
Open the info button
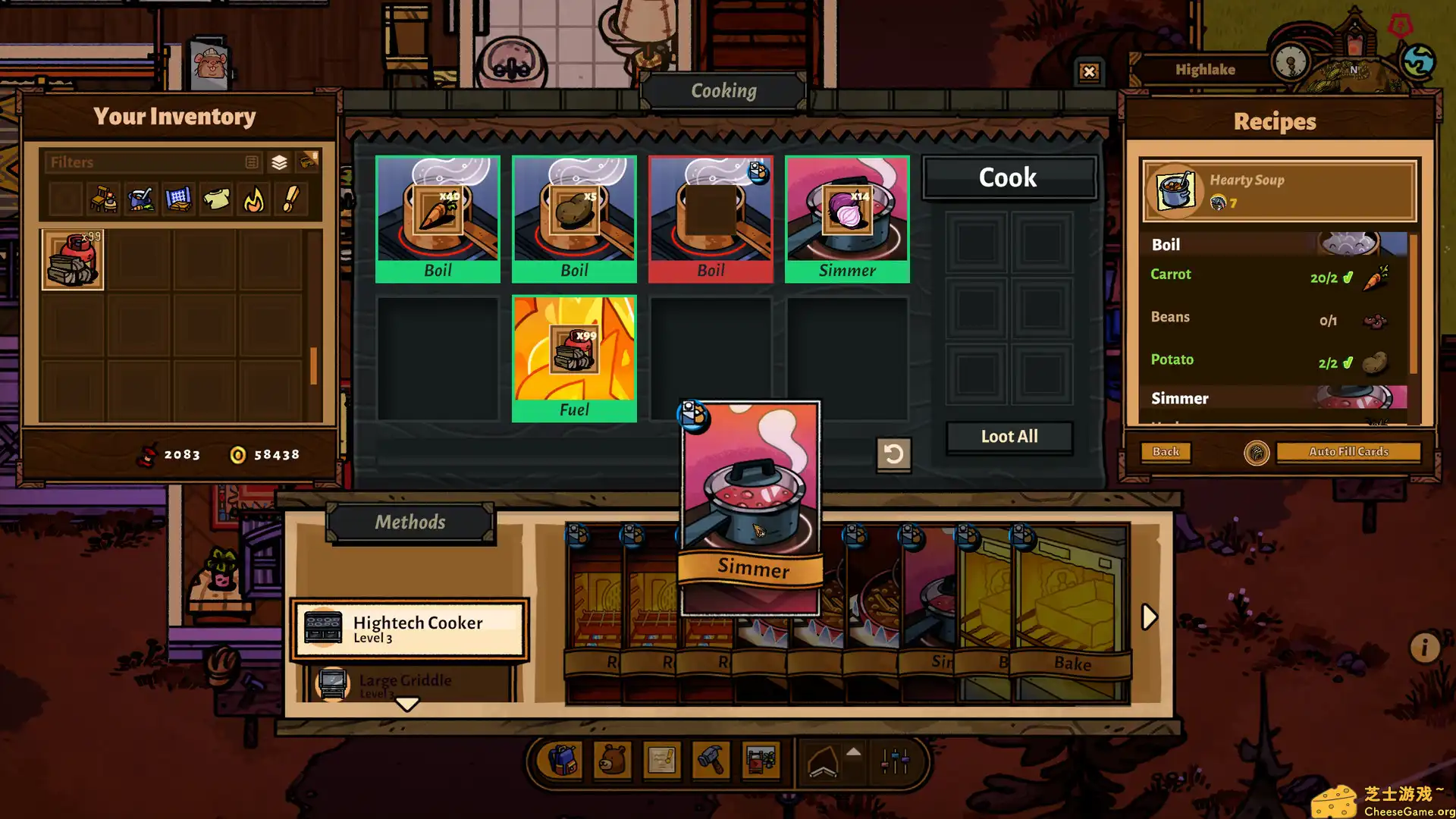[x=1424, y=648]
